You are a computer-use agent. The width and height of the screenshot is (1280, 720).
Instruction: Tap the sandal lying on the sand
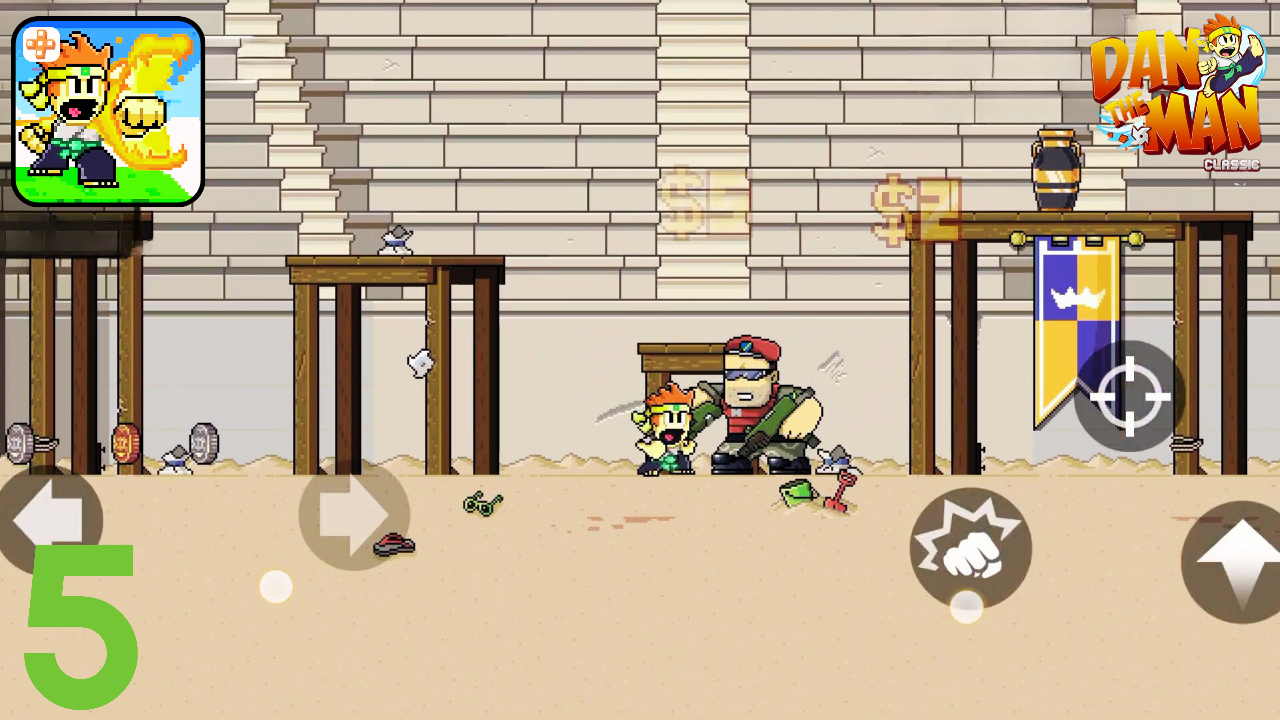click(392, 545)
